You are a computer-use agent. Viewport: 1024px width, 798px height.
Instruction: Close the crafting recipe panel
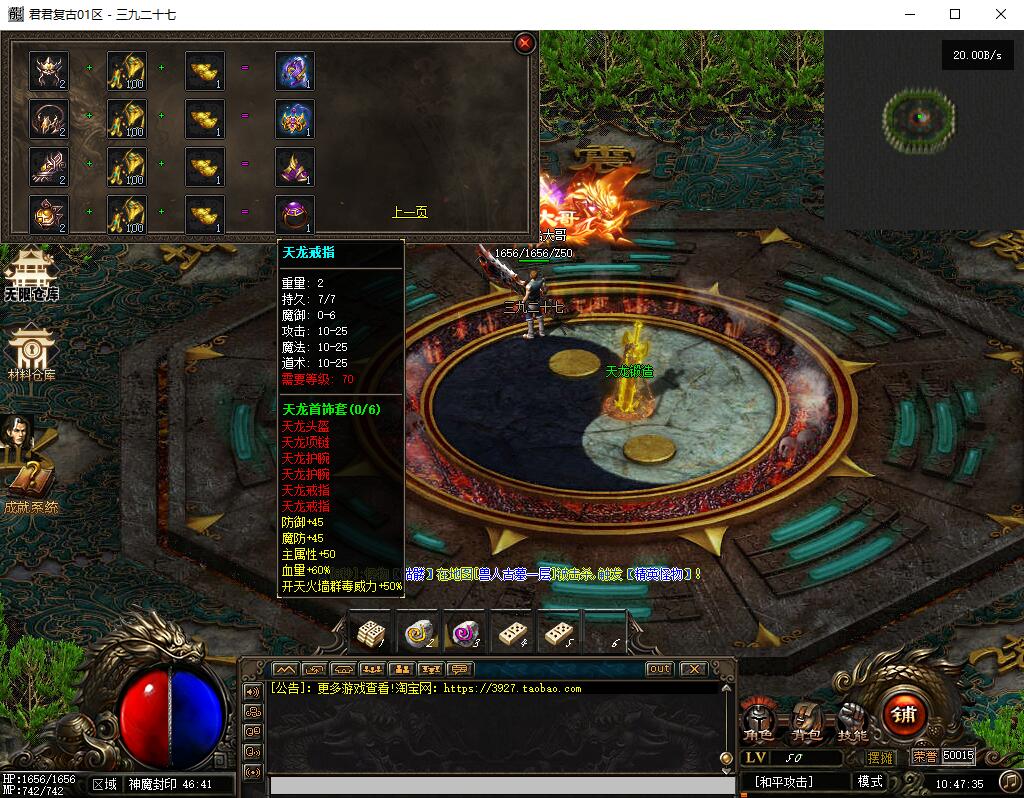[524, 43]
